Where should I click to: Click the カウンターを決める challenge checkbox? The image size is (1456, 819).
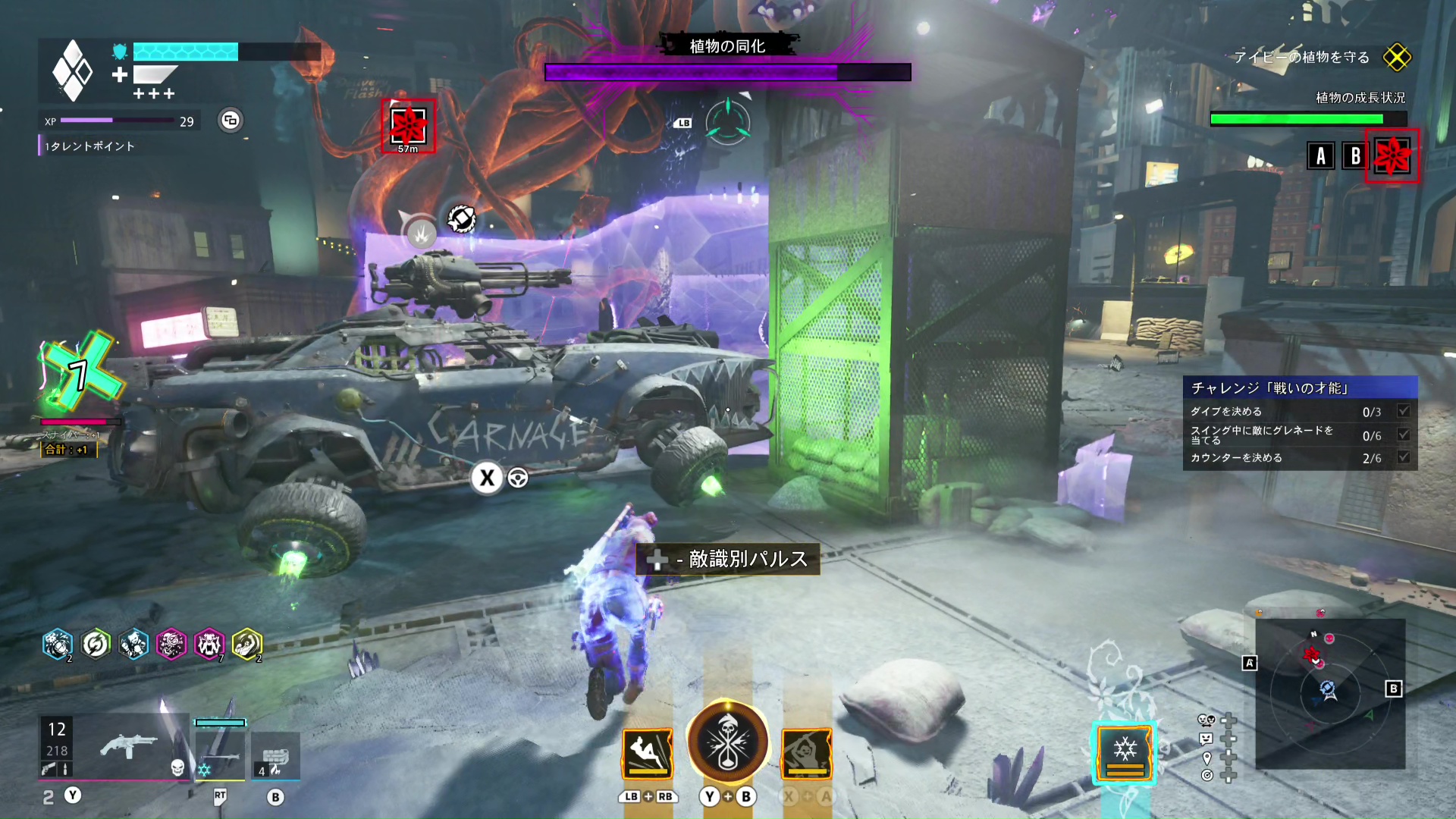[1404, 457]
